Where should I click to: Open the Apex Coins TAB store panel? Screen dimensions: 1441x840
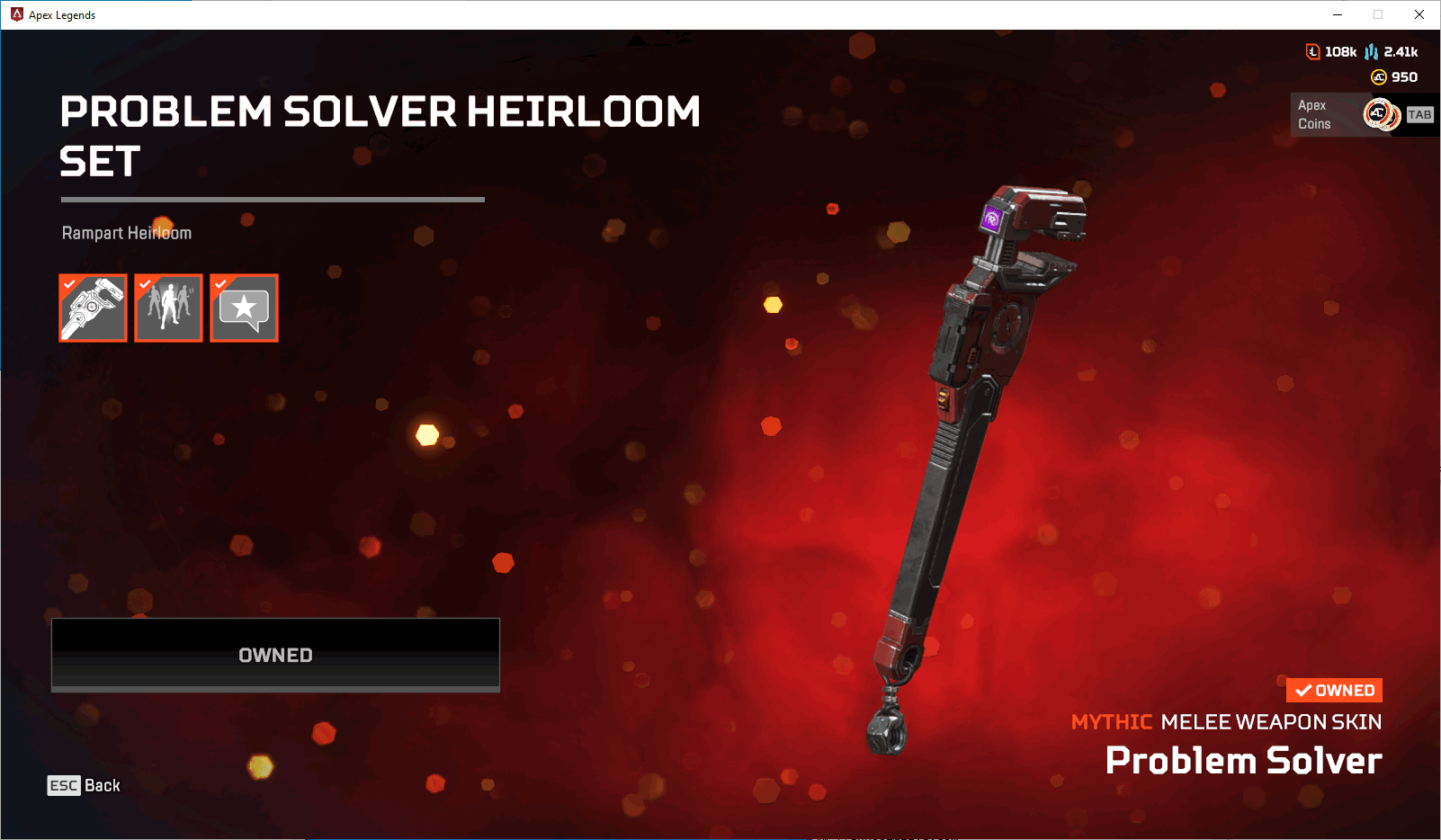(1419, 114)
